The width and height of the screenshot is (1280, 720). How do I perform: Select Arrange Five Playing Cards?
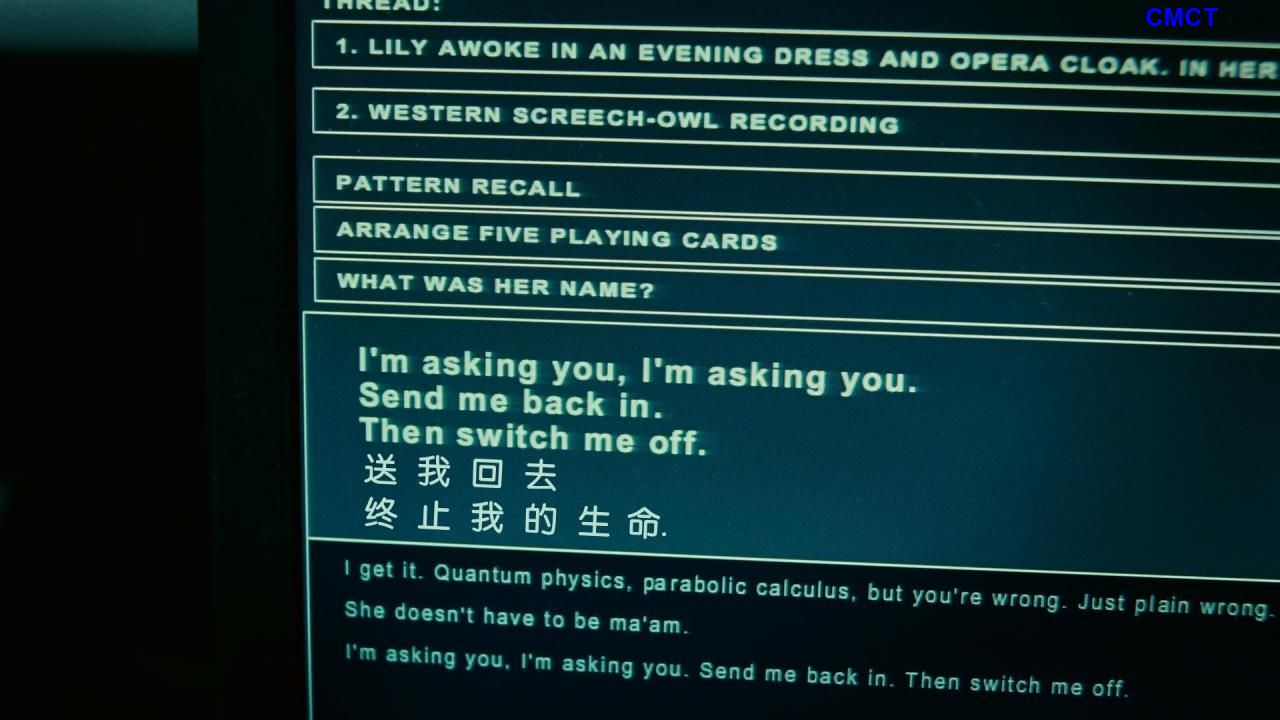coord(556,236)
